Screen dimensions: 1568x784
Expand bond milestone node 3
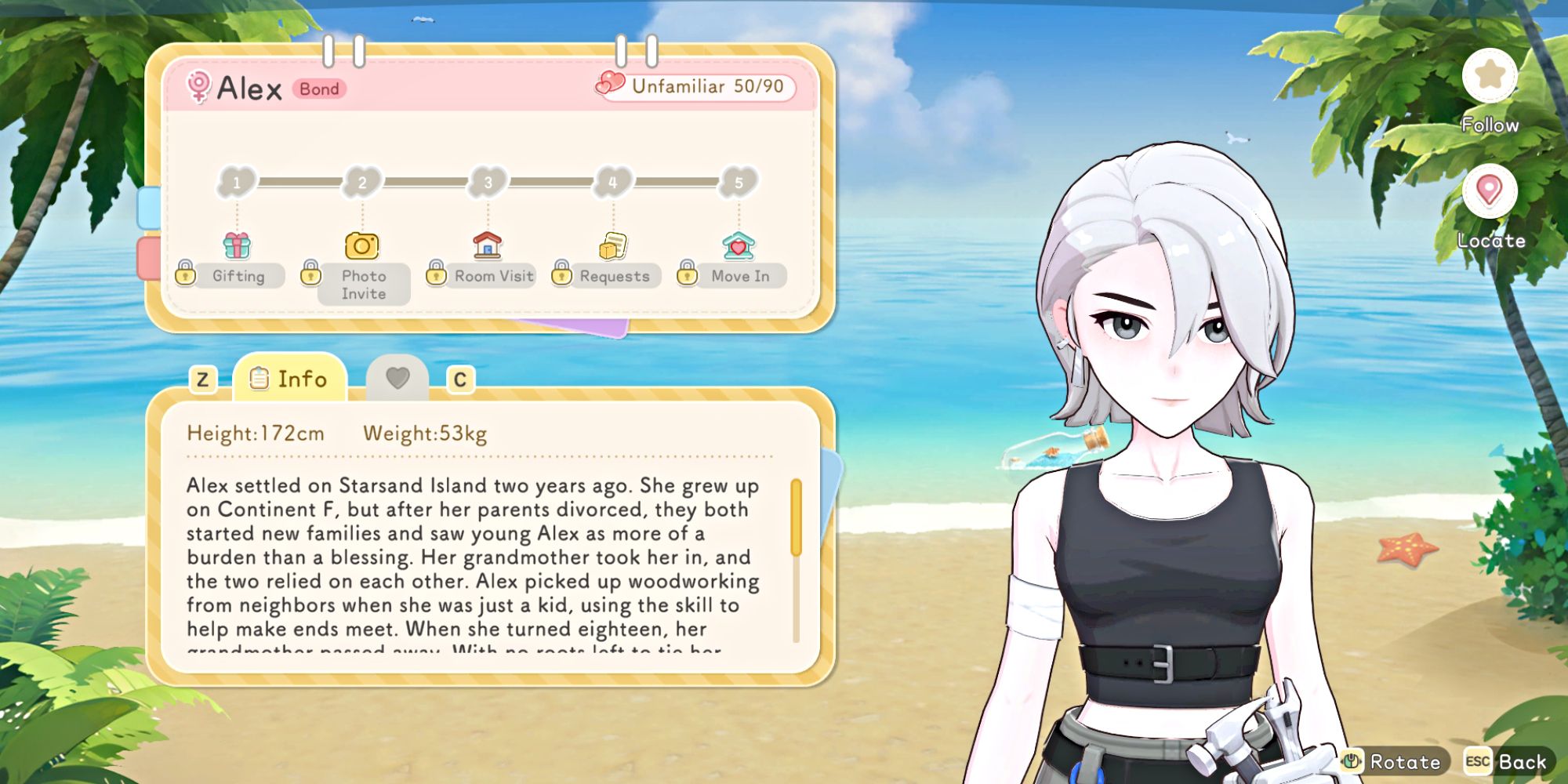pyautogui.click(x=486, y=182)
